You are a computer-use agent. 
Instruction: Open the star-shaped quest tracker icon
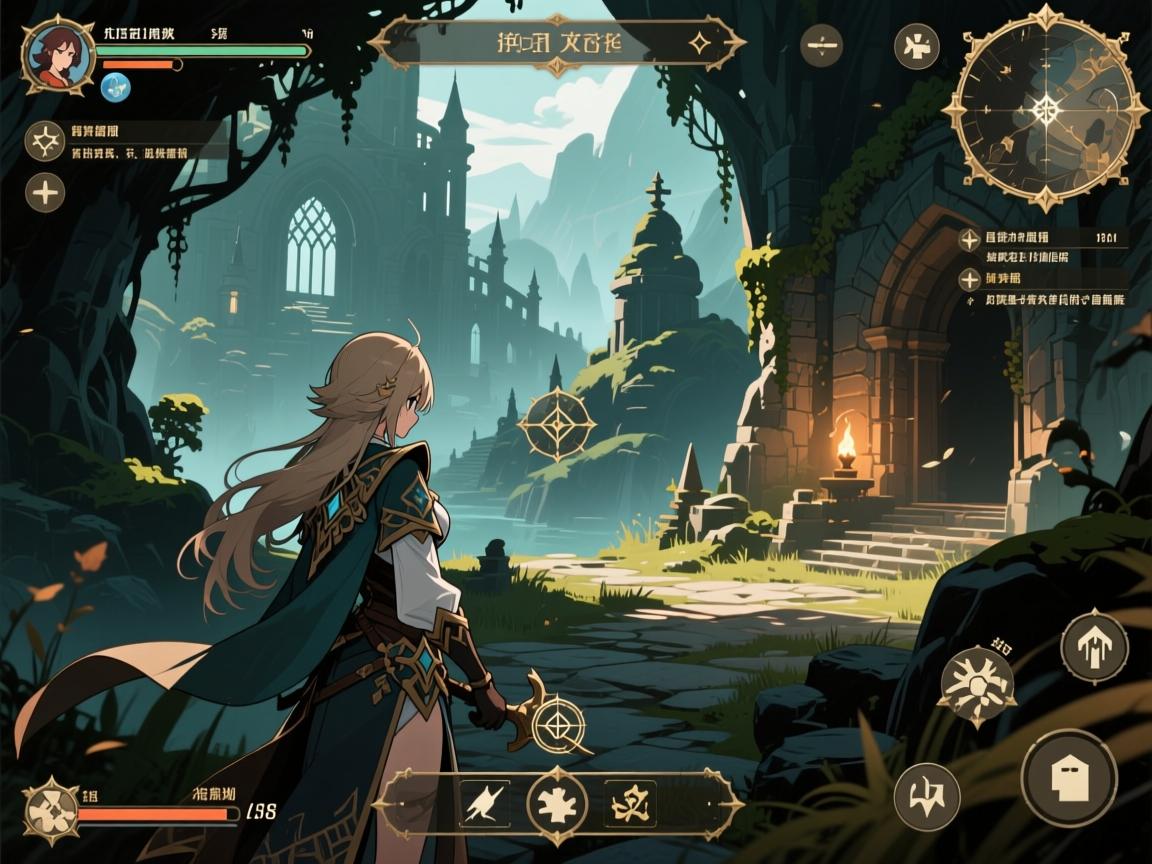(x=45, y=141)
